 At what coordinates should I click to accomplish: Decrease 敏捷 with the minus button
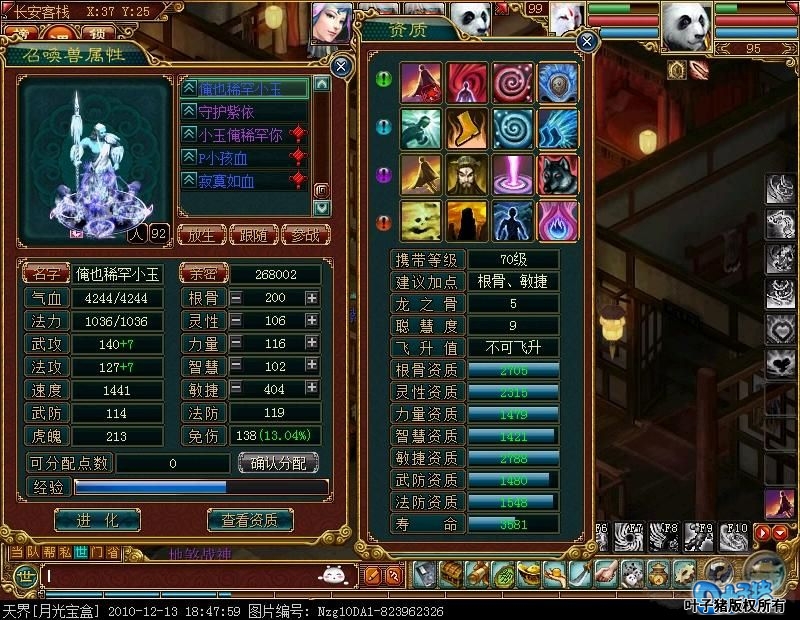coord(236,390)
